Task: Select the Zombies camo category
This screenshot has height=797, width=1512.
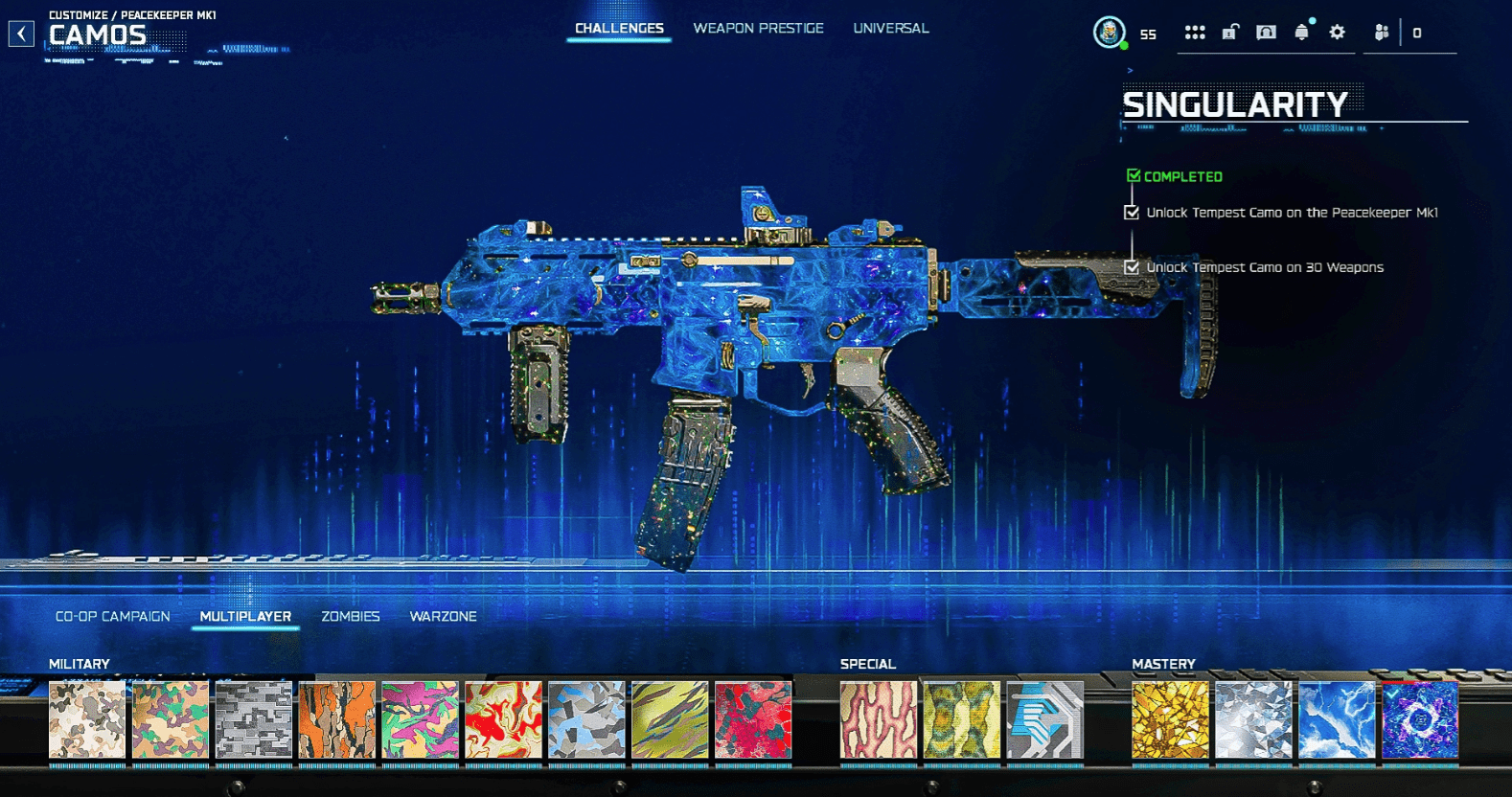Action: [x=351, y=616]
